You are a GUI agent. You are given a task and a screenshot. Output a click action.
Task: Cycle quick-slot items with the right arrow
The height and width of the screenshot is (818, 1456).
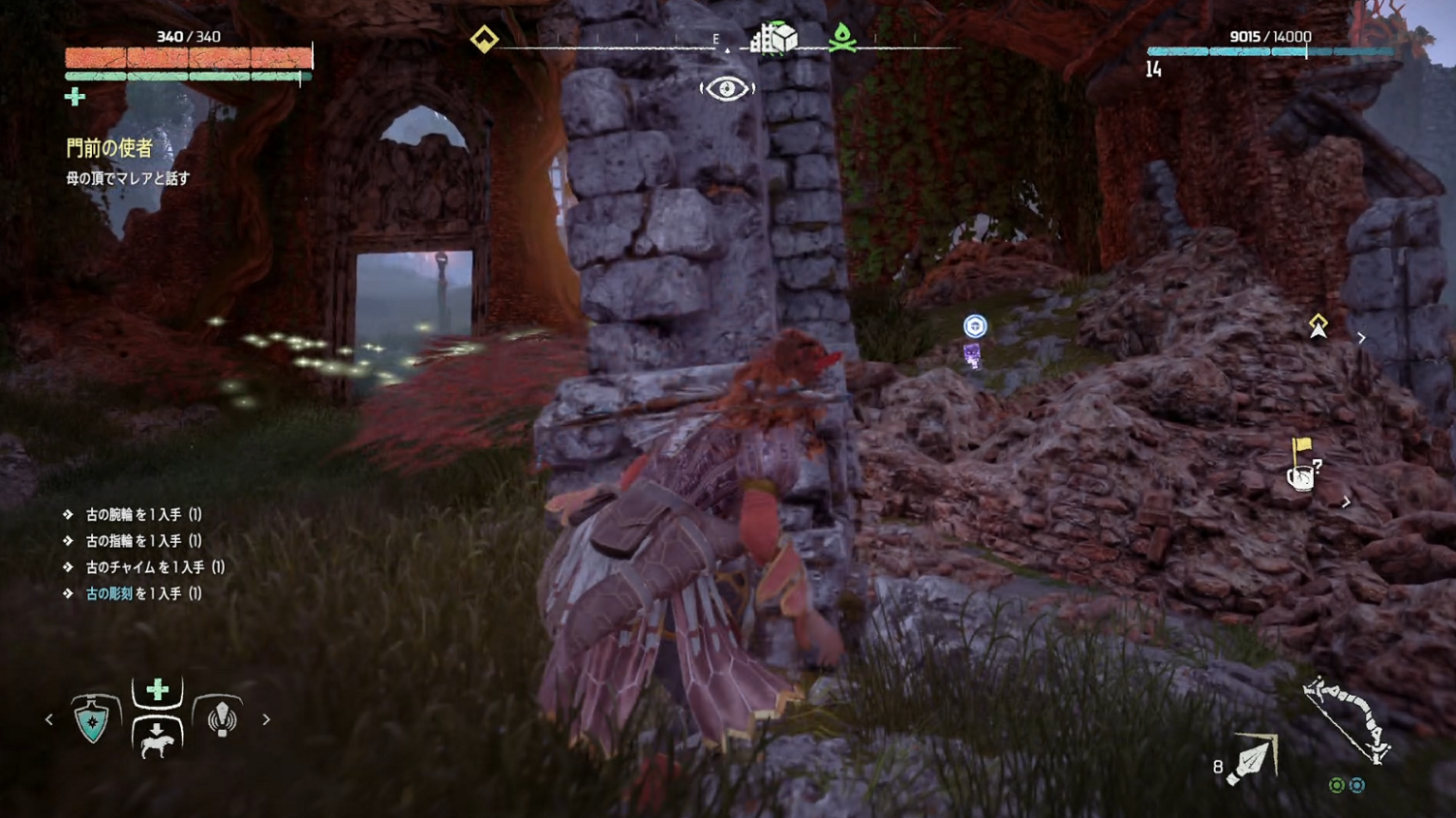pyautogui.click(x=266, y=719)
